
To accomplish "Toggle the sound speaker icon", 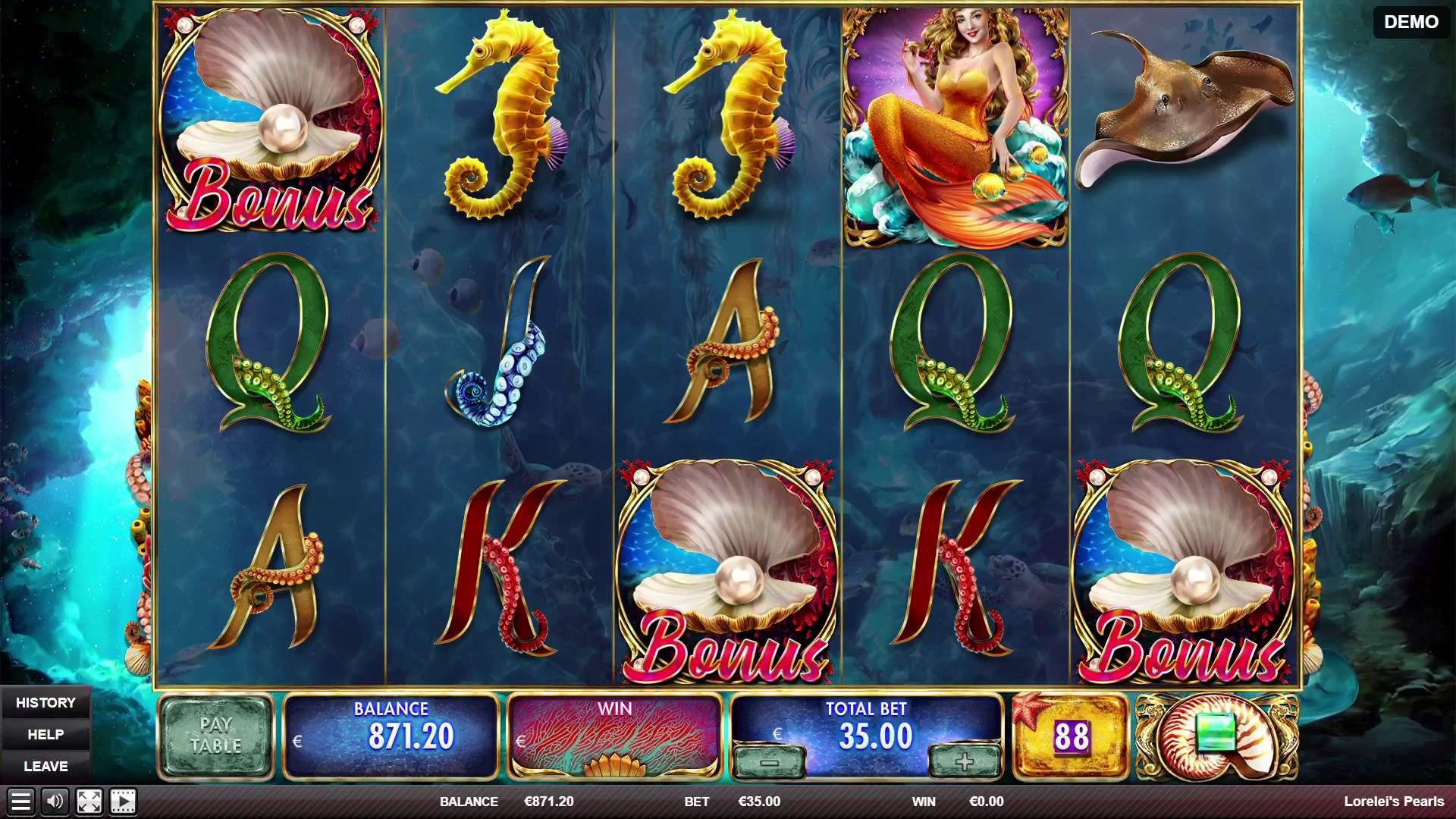I will (55, 802).
